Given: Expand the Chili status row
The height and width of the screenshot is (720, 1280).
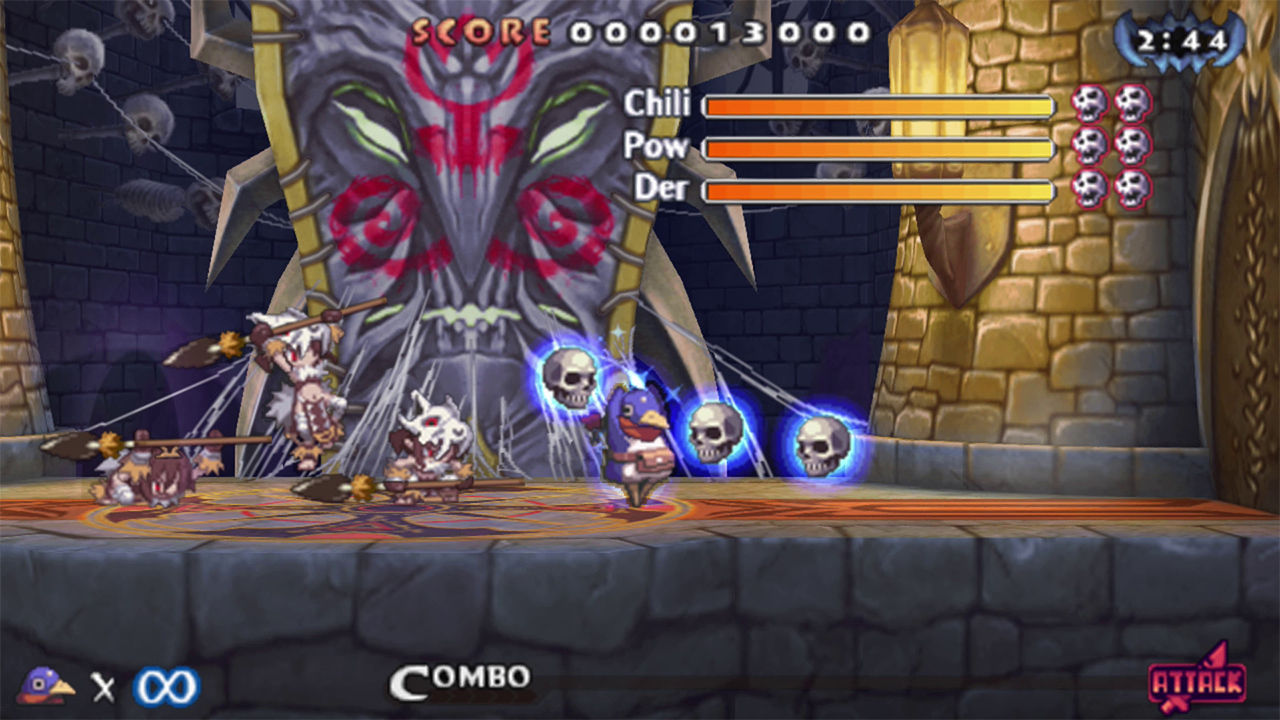Looking at the screenshot, I should pos(880,103).
